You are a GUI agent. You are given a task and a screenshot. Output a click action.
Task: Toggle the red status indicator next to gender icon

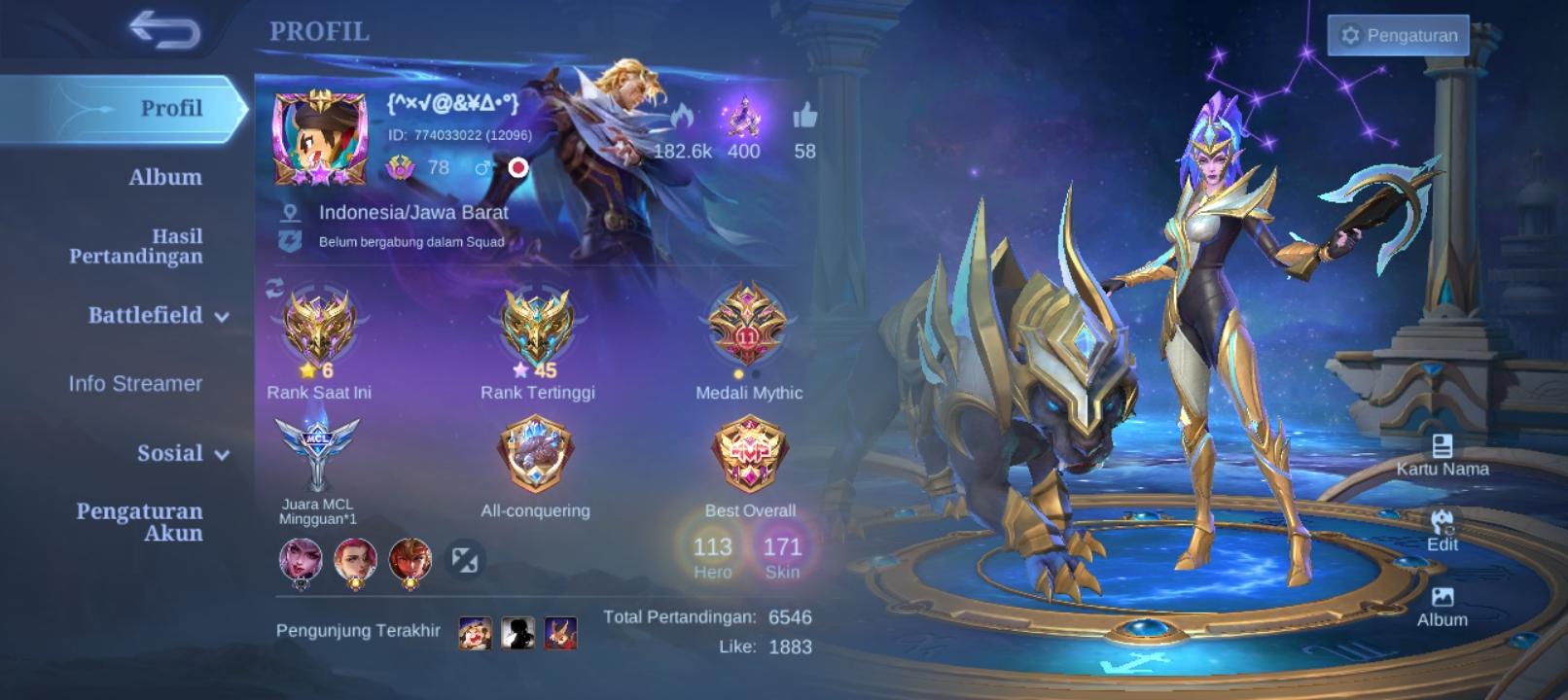(517, 166)
